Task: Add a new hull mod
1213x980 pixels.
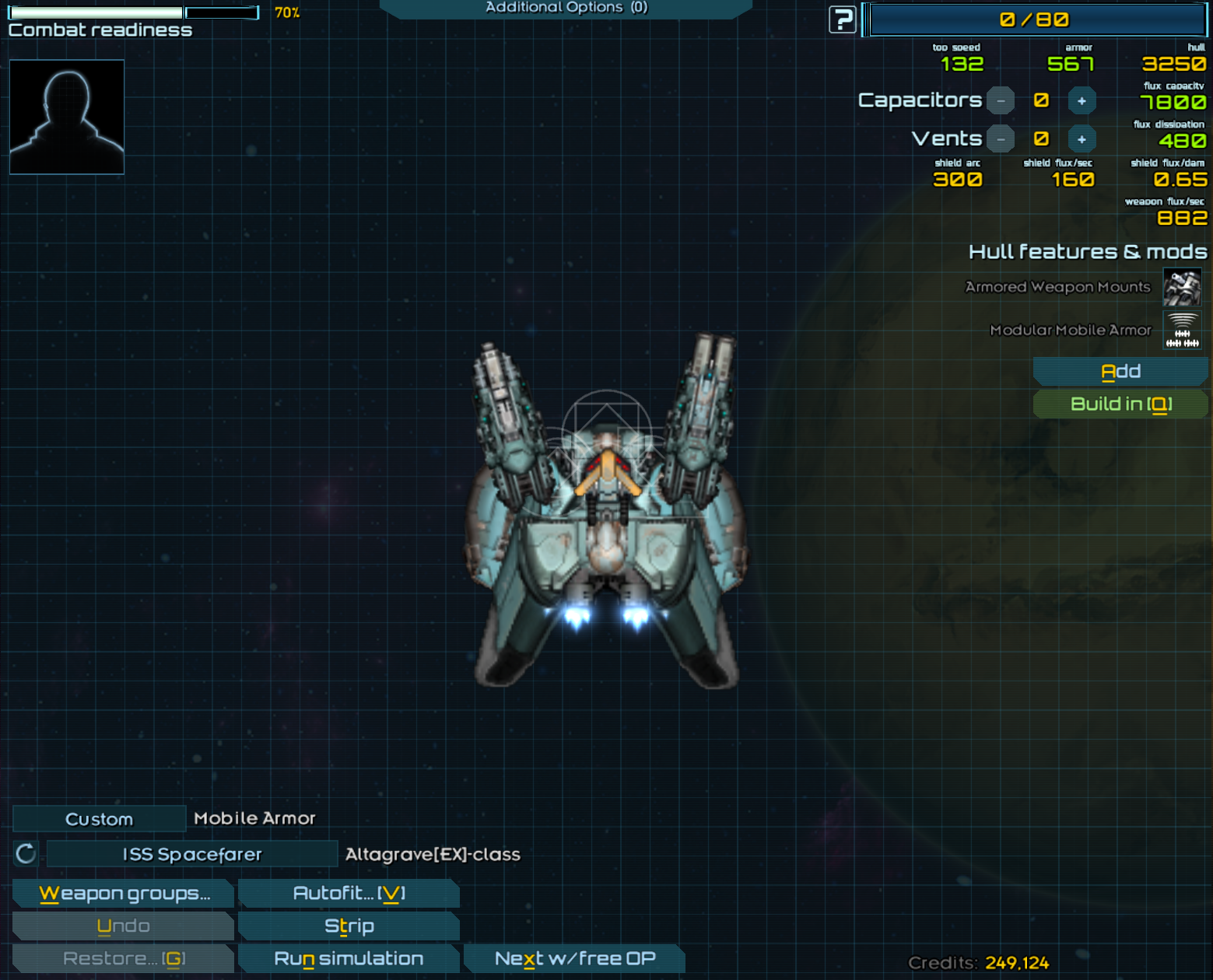Action: [1120, 372]
